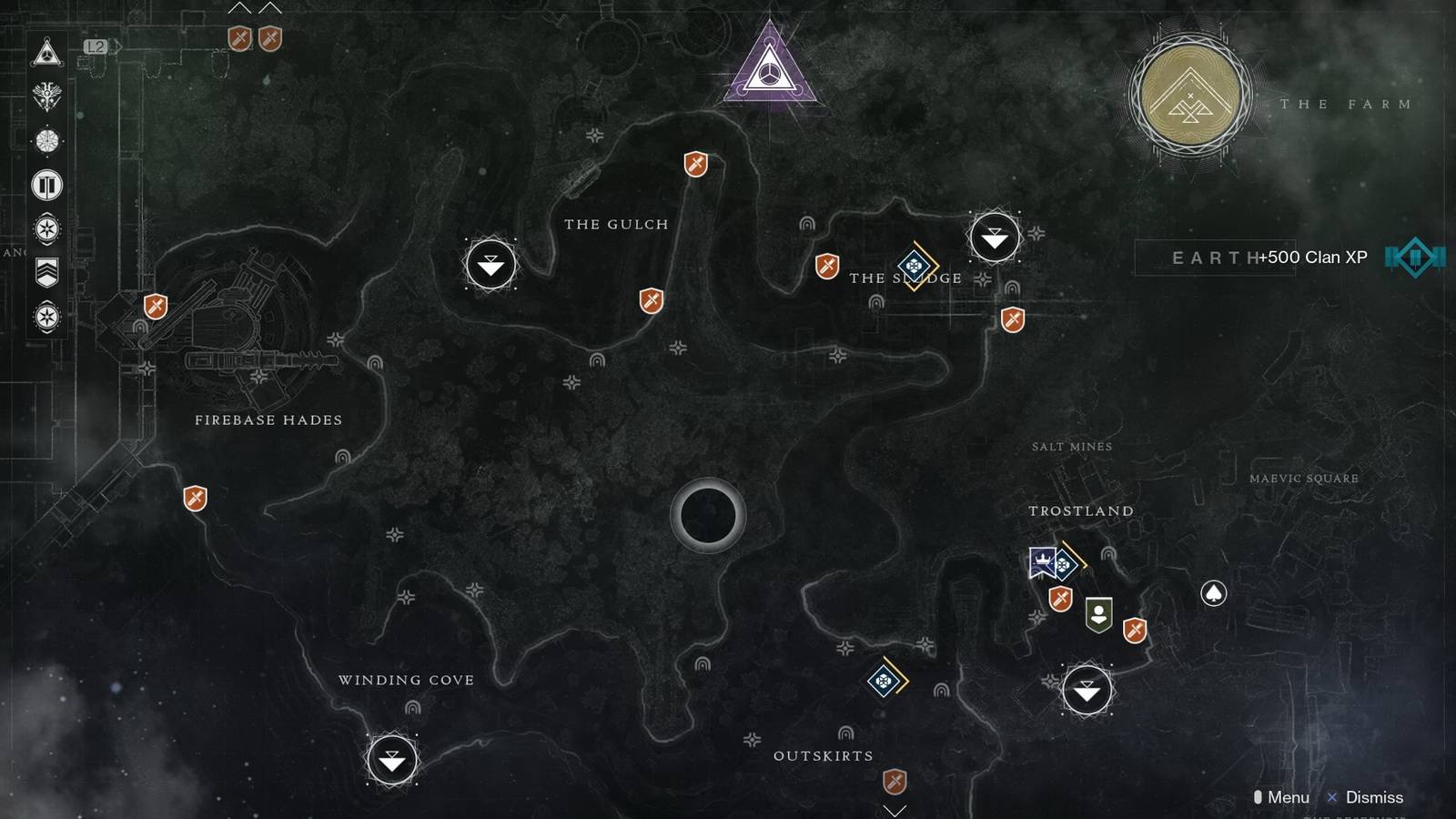Fast travel to The Sludge landing zone
This screenshot has width=1456, height=819.
(x=994, y=238)
